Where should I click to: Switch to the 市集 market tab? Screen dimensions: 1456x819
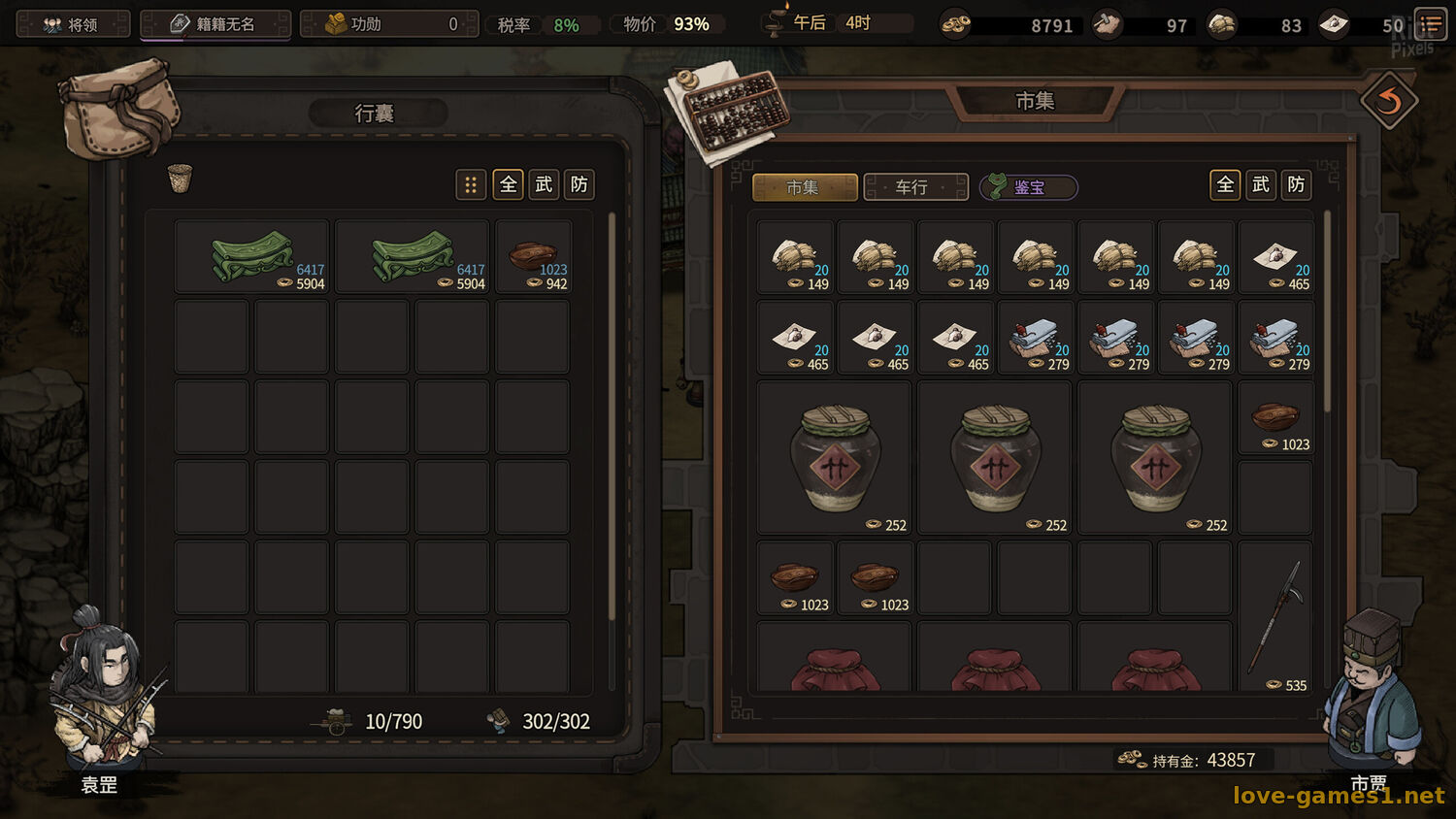(804, 187)
